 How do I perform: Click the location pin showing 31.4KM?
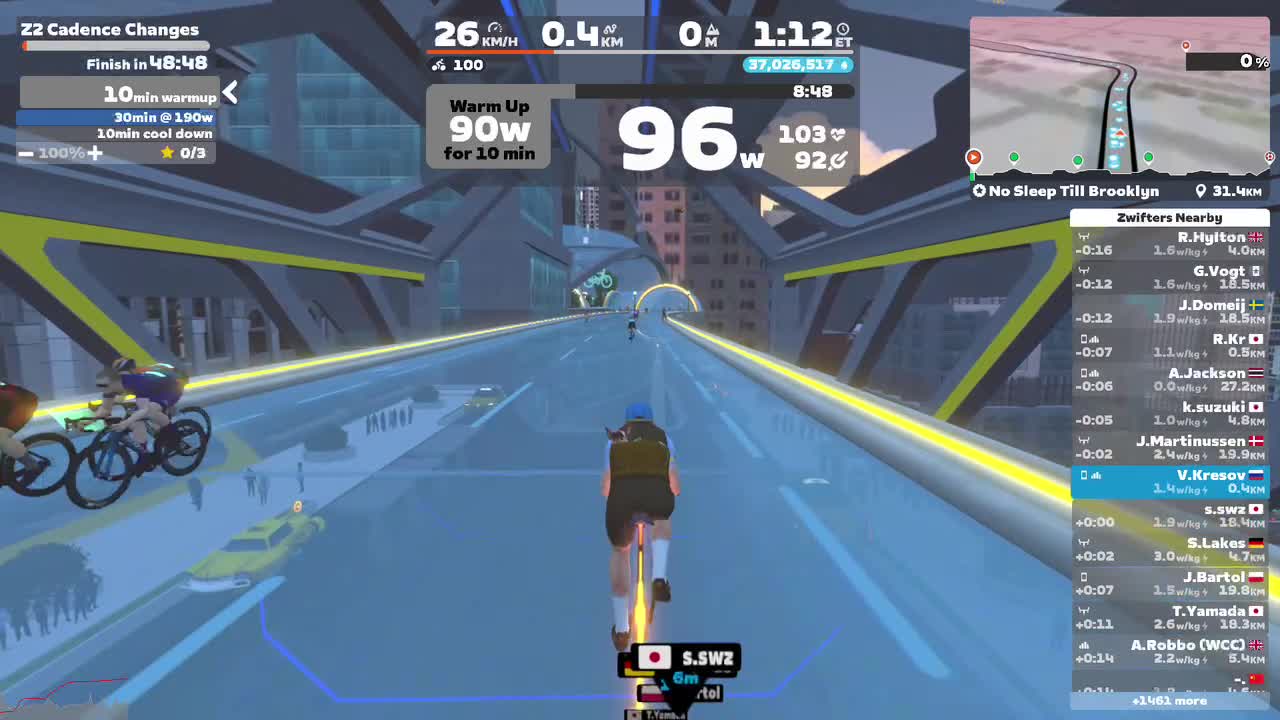[x=1202, y=190]
